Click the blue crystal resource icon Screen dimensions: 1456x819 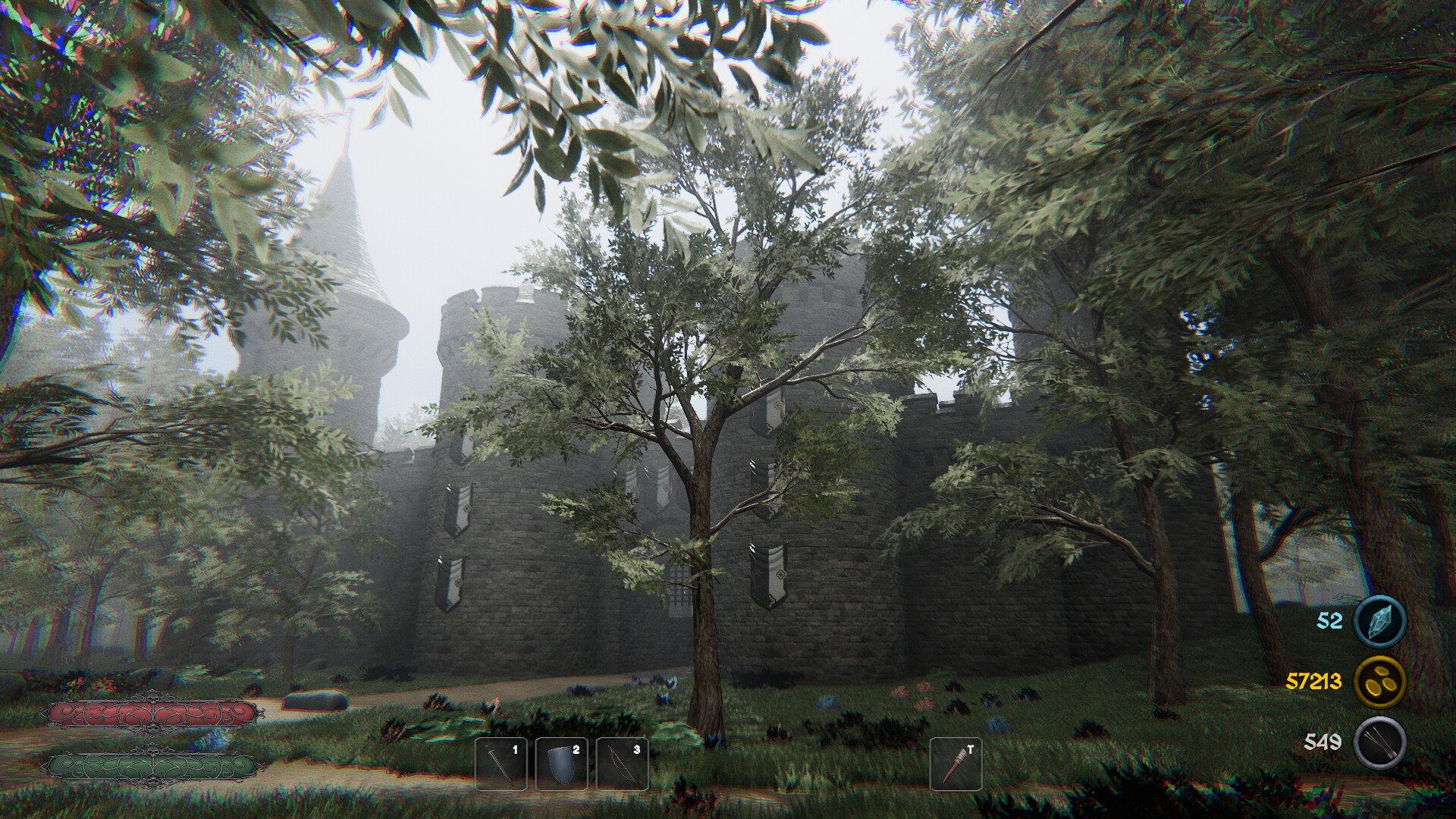(1379, 621)
